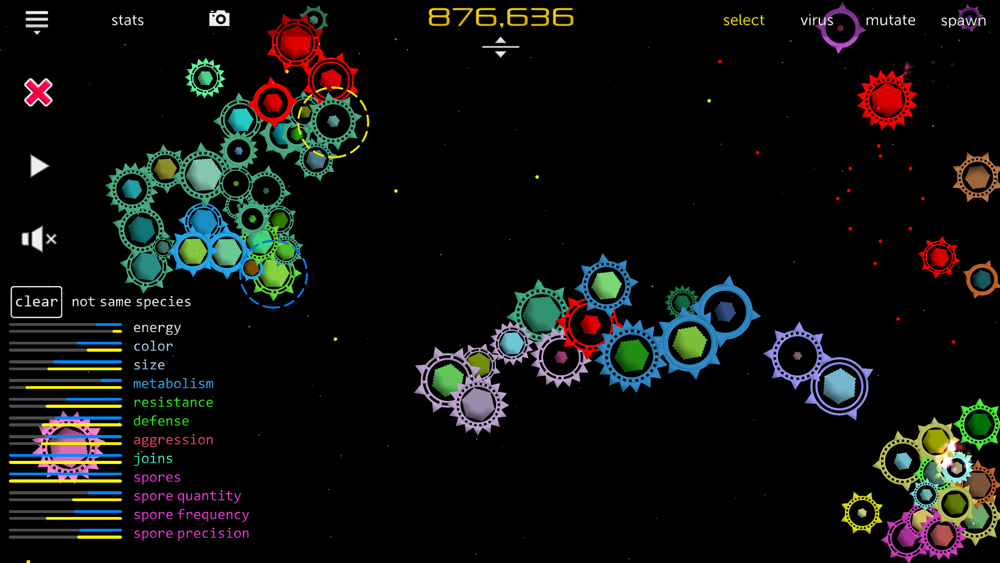Change the resistance slider
The height and width of the screenshot is (563, 1000).
(x=65, y=403)
